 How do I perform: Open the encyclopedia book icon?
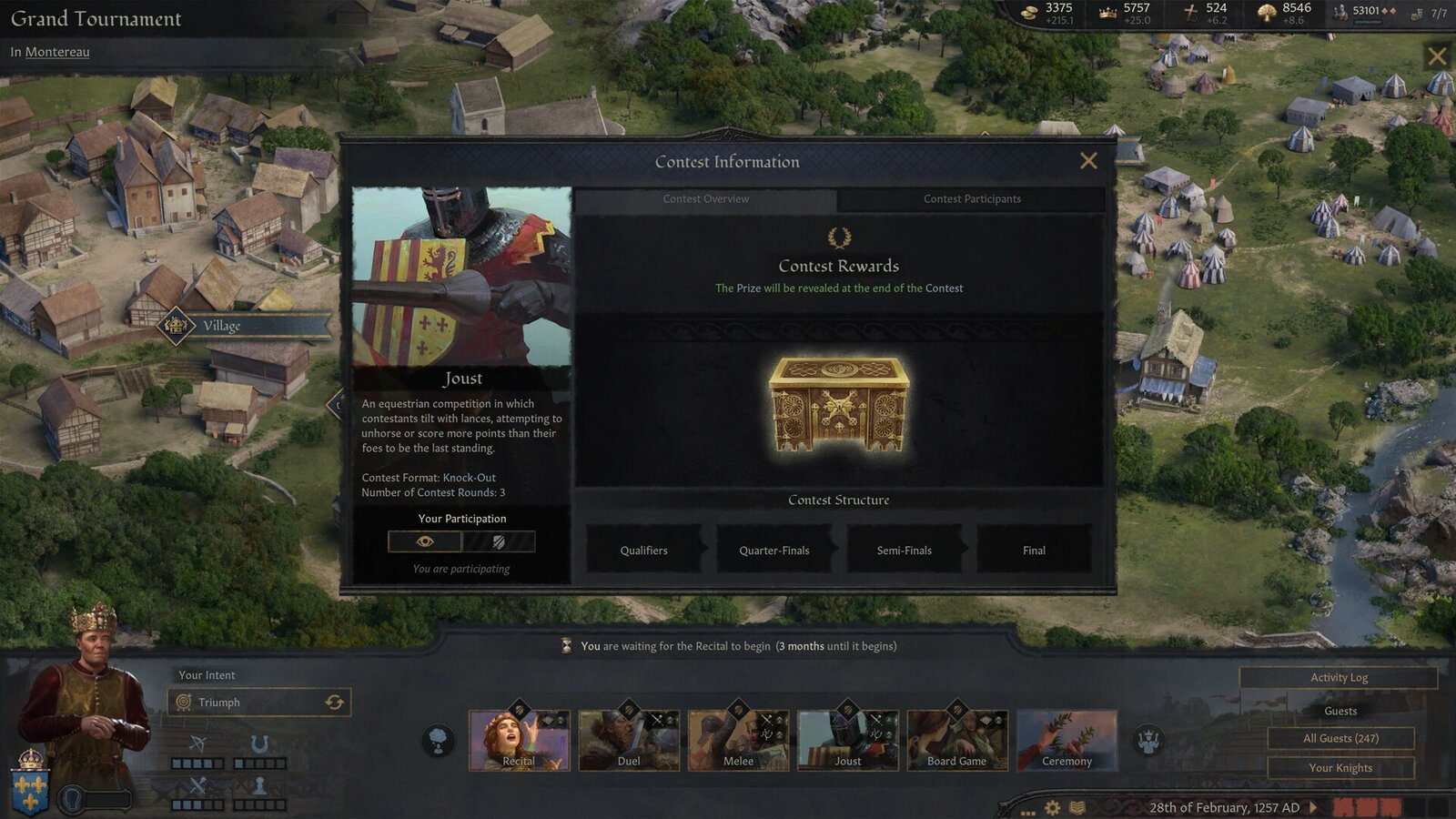tap(1077, 805)
